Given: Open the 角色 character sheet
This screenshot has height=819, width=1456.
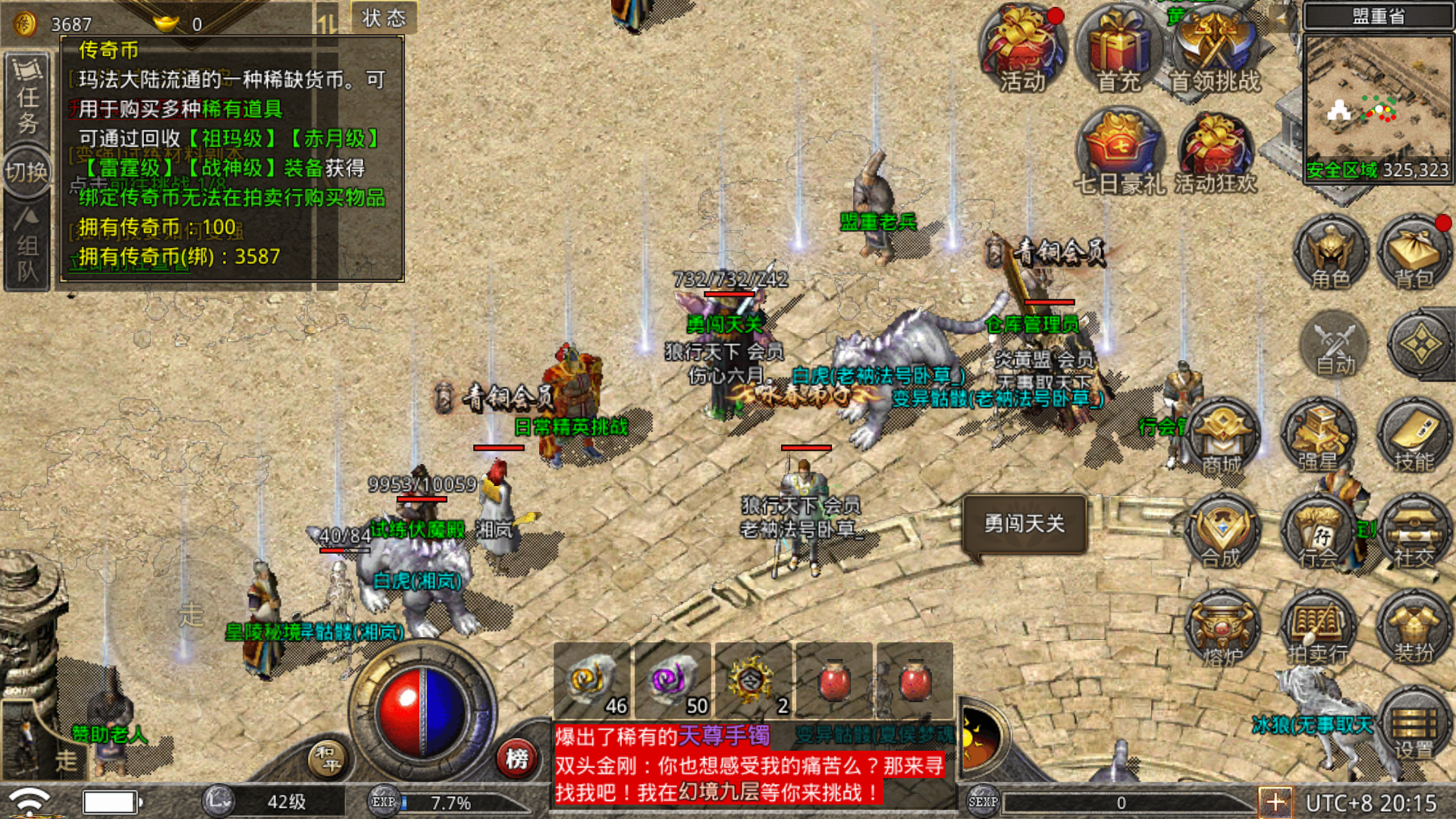Looking at the screenshot, I should (x=1331, y=254).
